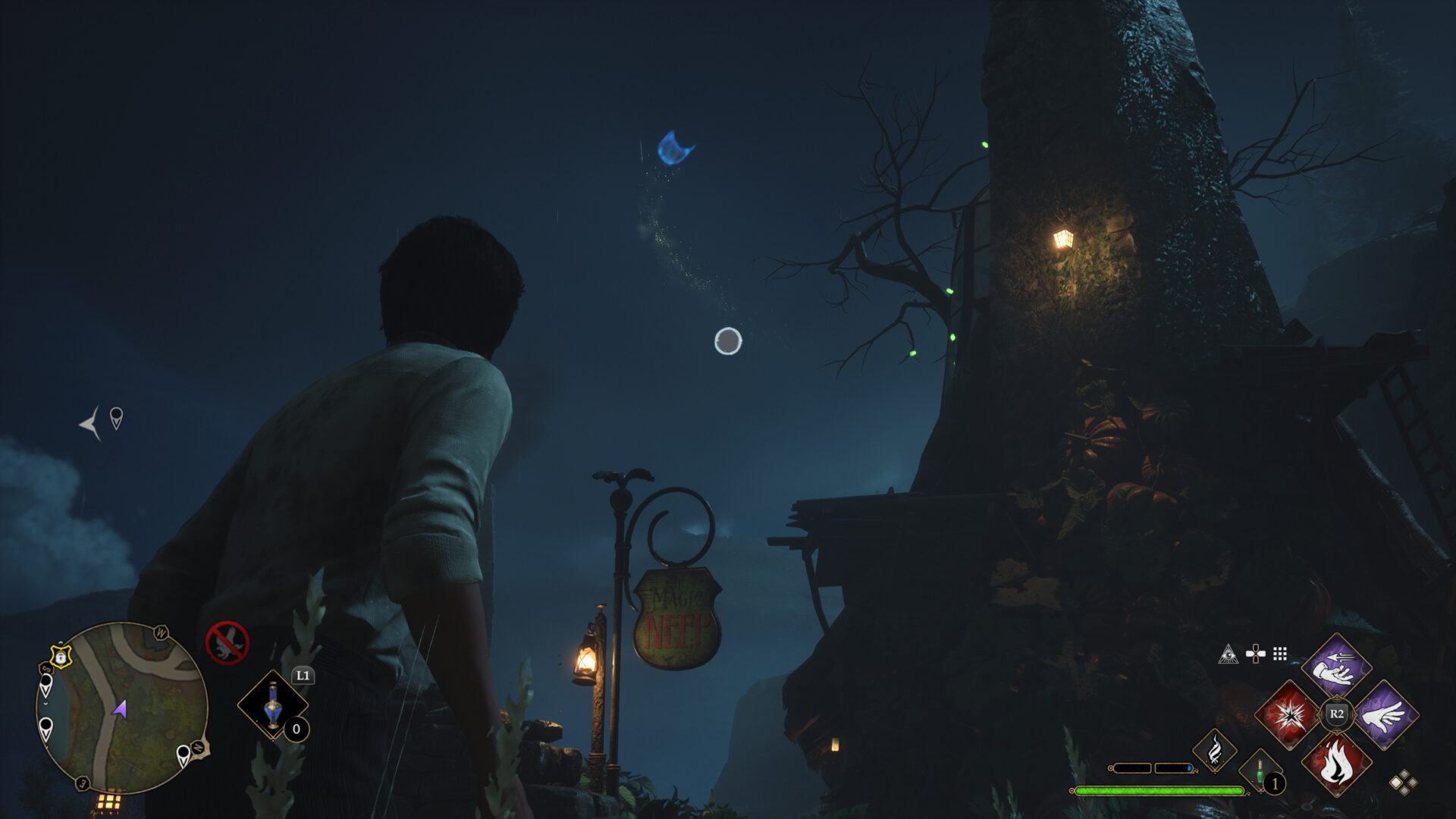Cast the Incendio flame spell

(1336, 763)
